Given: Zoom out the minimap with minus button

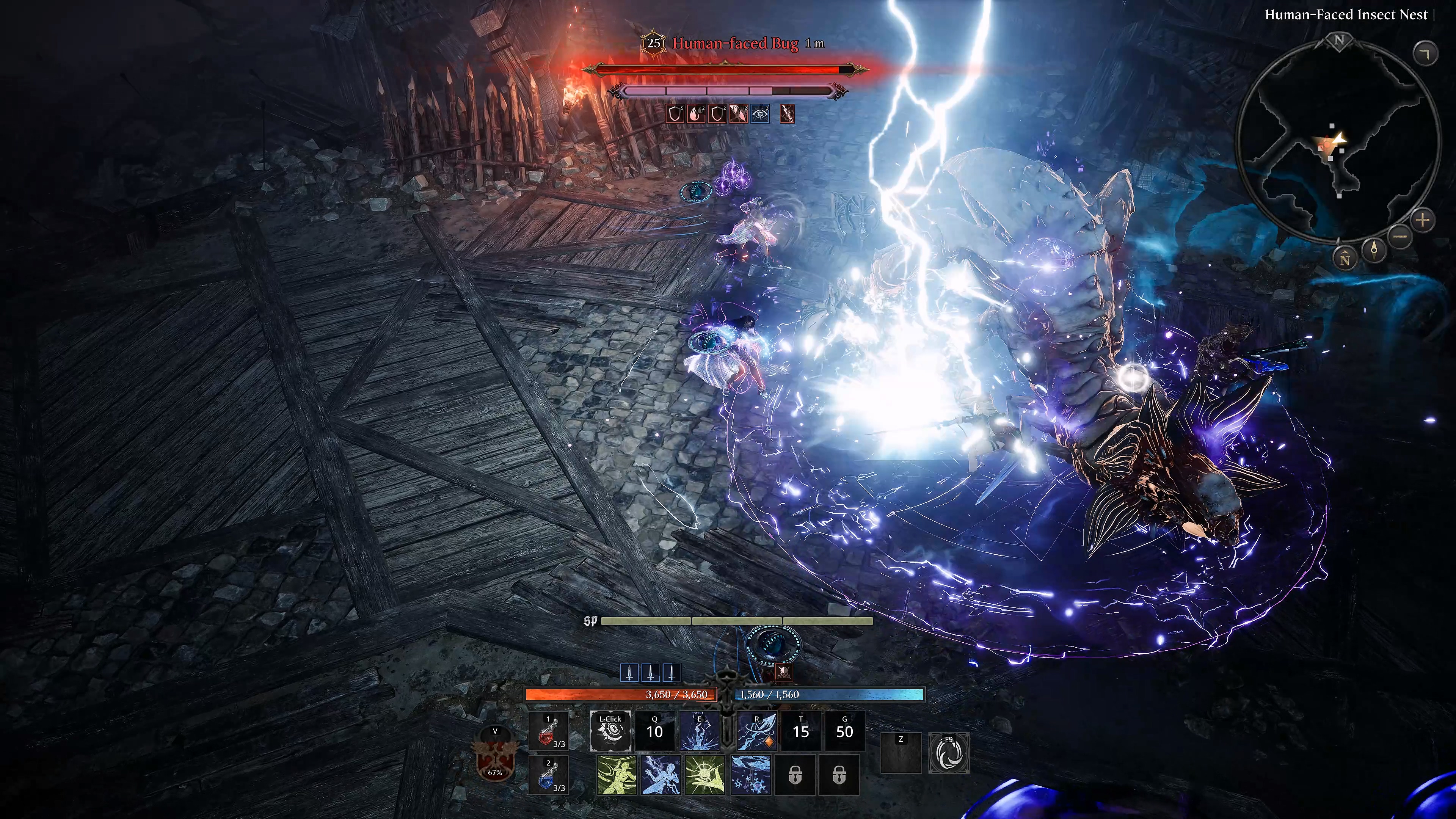Looking at the screenshot, I should [1400, 235].
